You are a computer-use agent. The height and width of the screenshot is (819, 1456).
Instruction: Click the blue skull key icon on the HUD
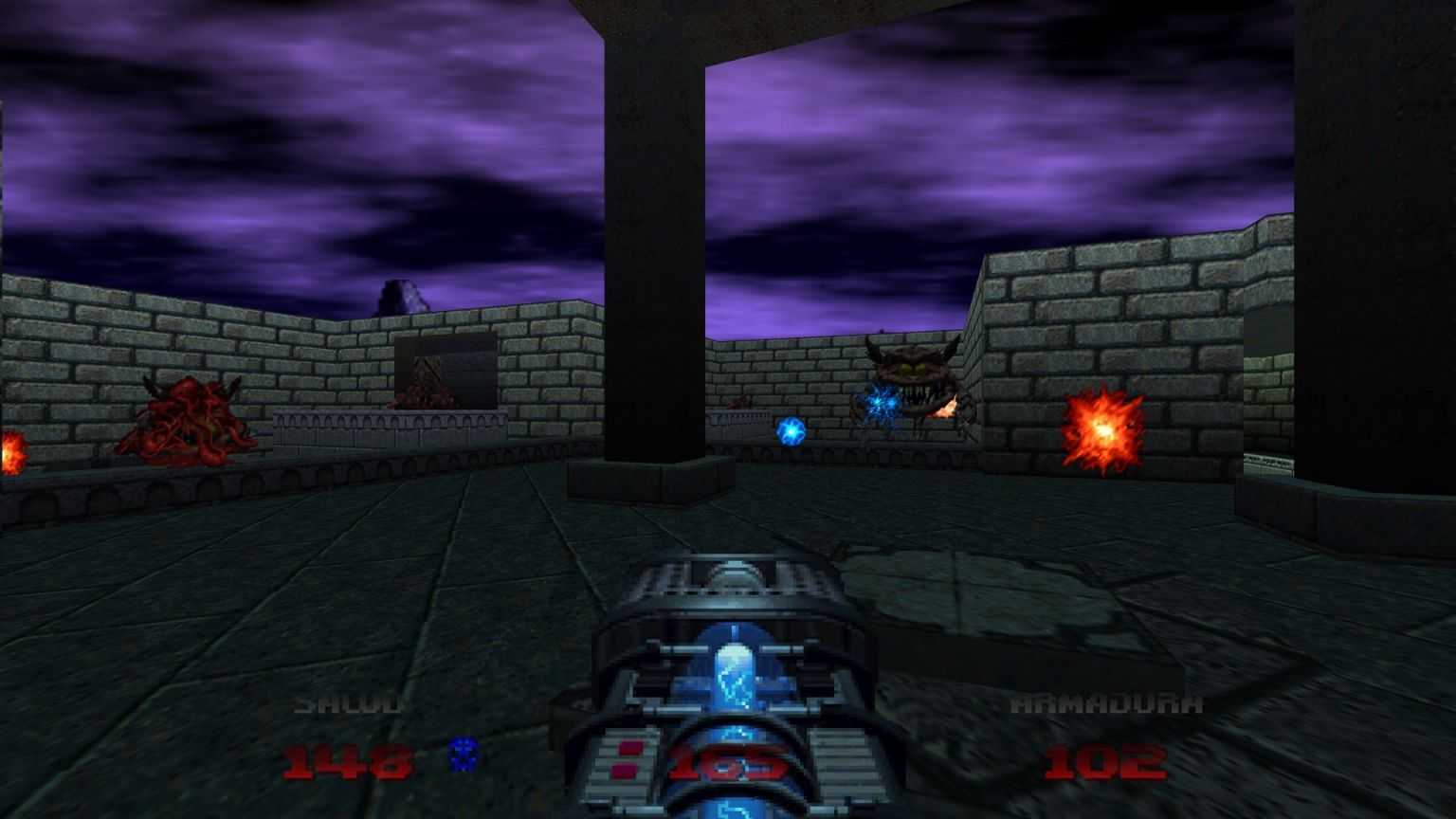(464, 754)
